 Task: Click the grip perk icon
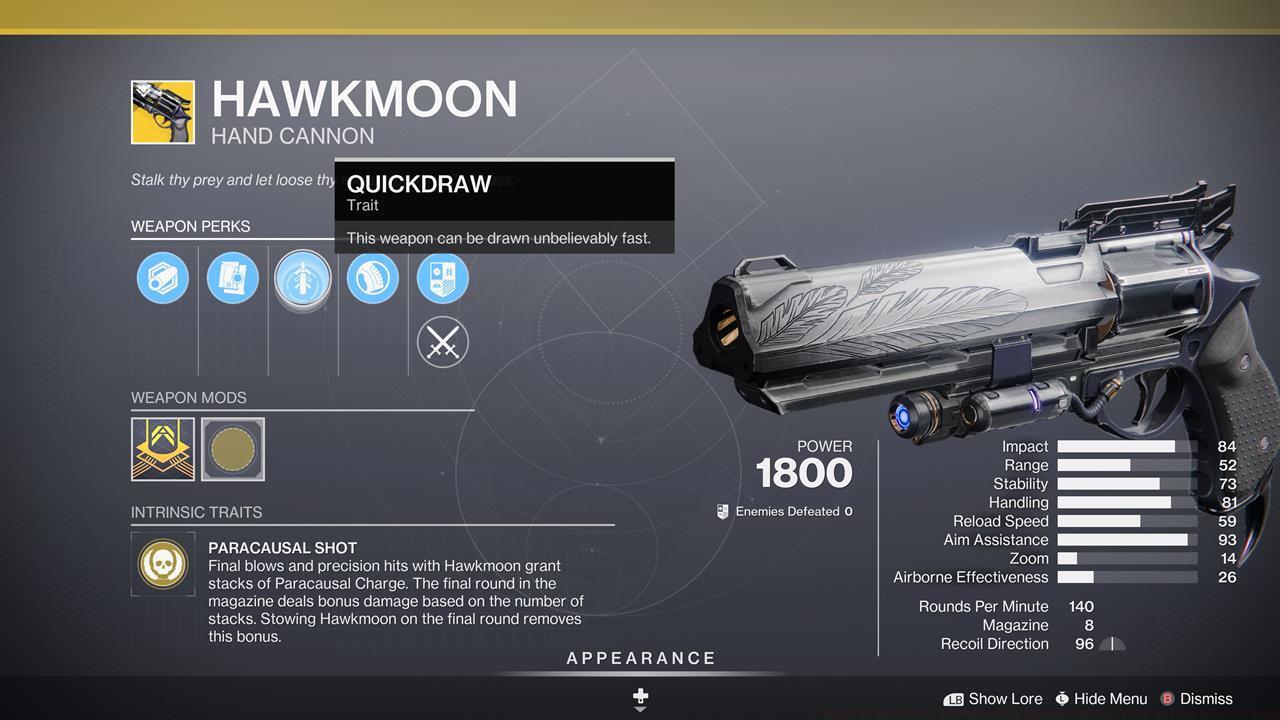[x=373, y=278]
